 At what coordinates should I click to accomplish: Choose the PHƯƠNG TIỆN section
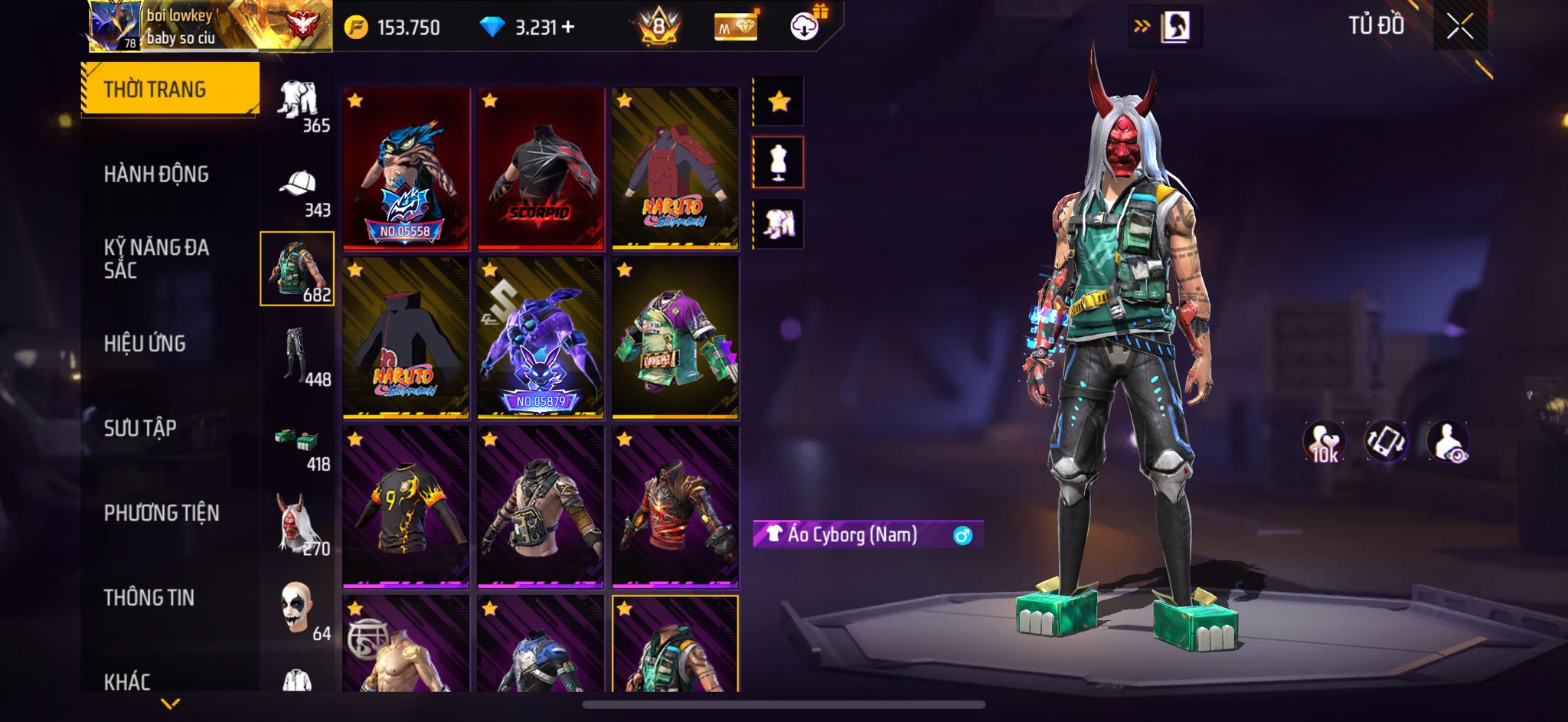click(x=162, y=513)
